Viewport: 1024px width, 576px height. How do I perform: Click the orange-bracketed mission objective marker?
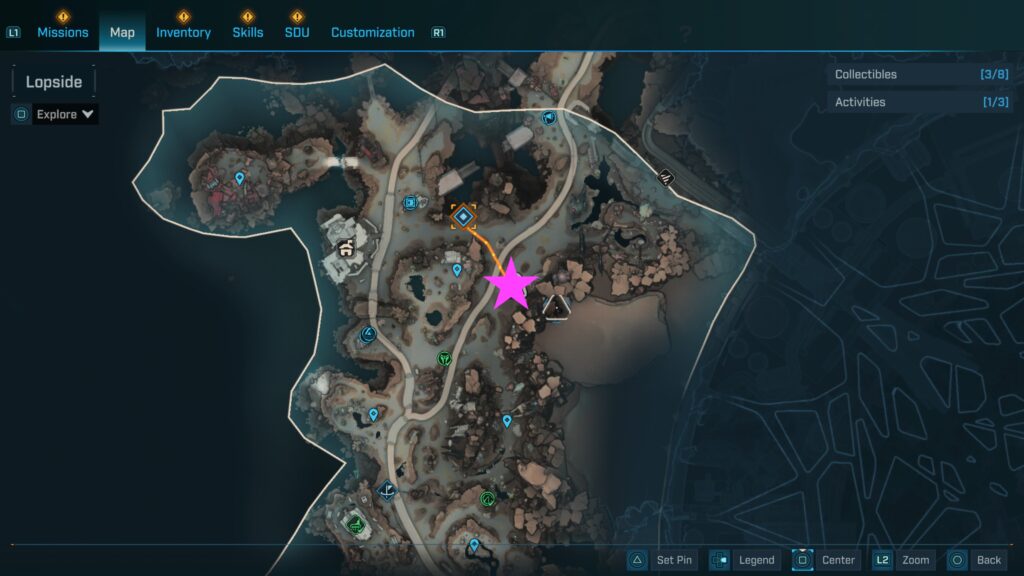(x=463, y=216)
